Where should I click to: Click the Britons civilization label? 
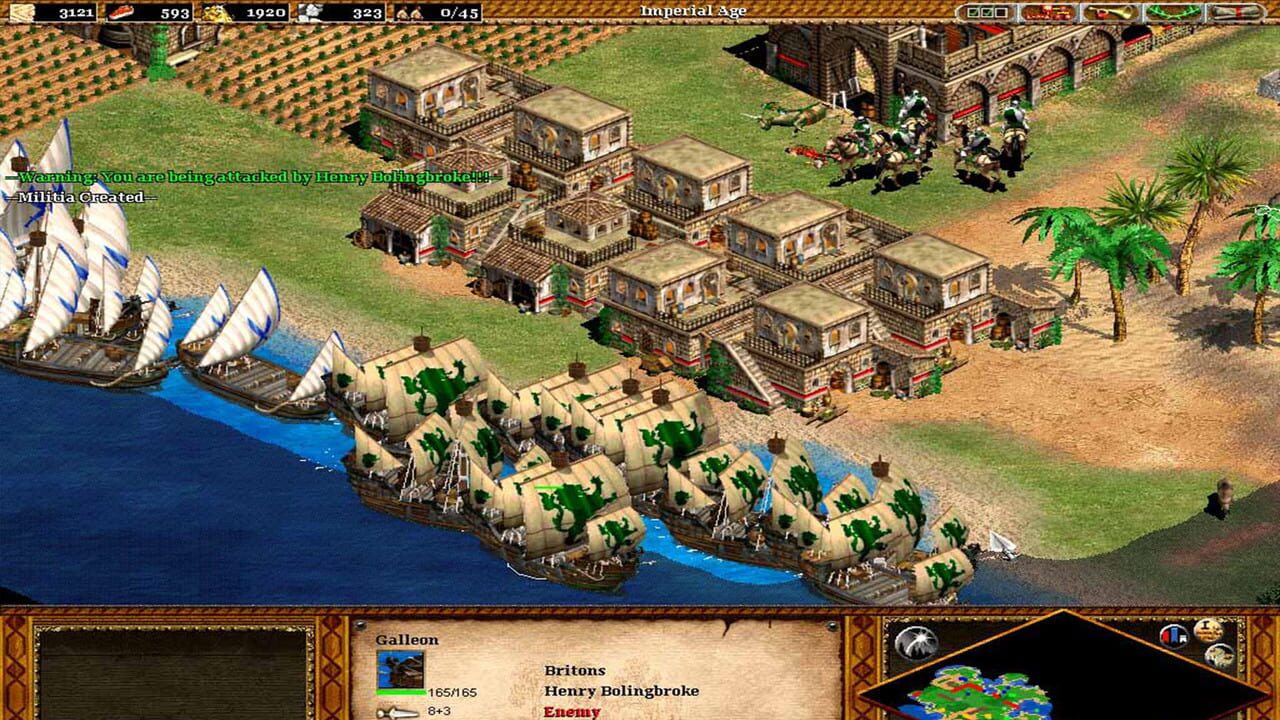point(574,669)
